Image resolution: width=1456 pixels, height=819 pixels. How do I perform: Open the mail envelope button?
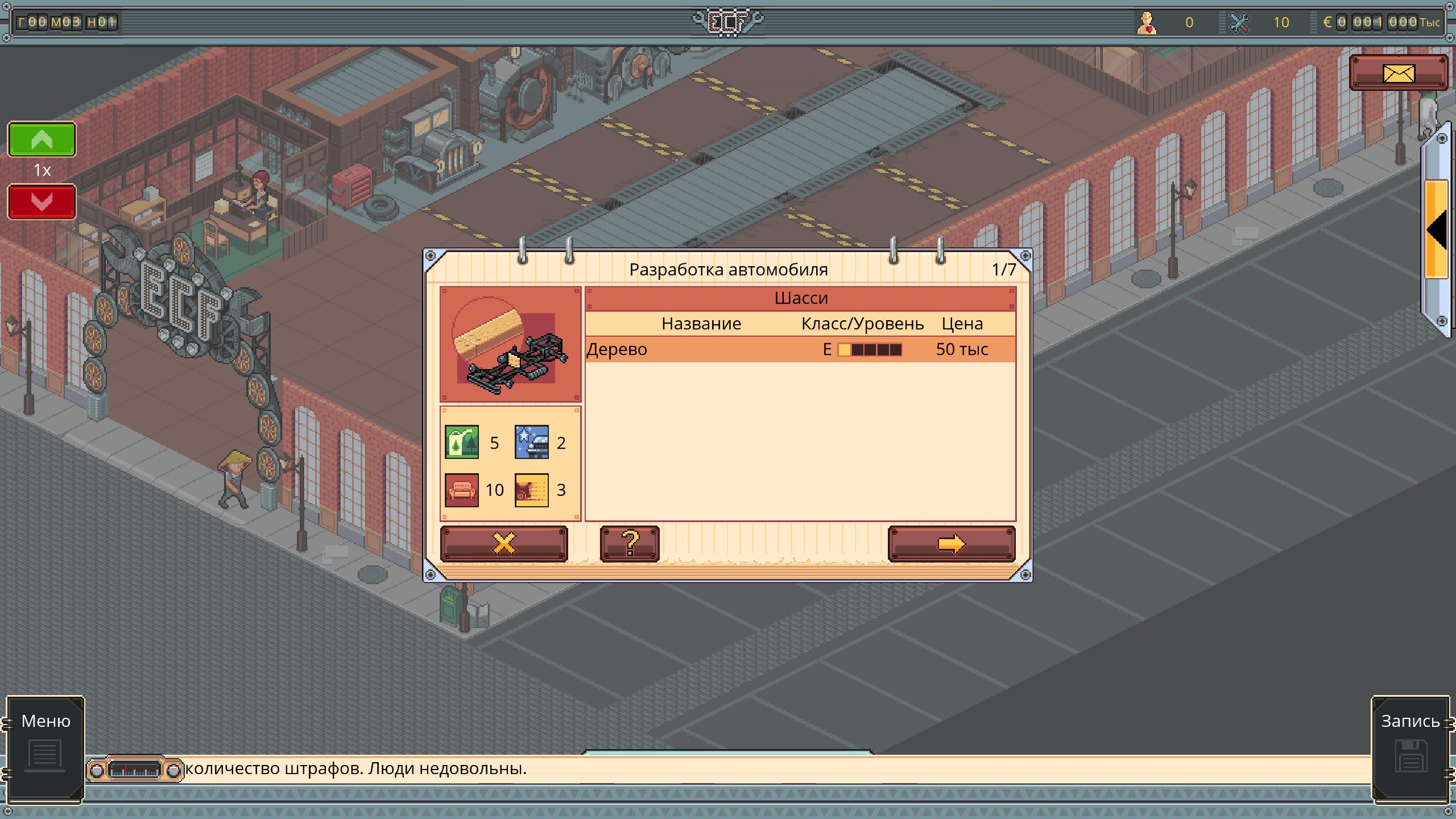(x=1398, y=73)
